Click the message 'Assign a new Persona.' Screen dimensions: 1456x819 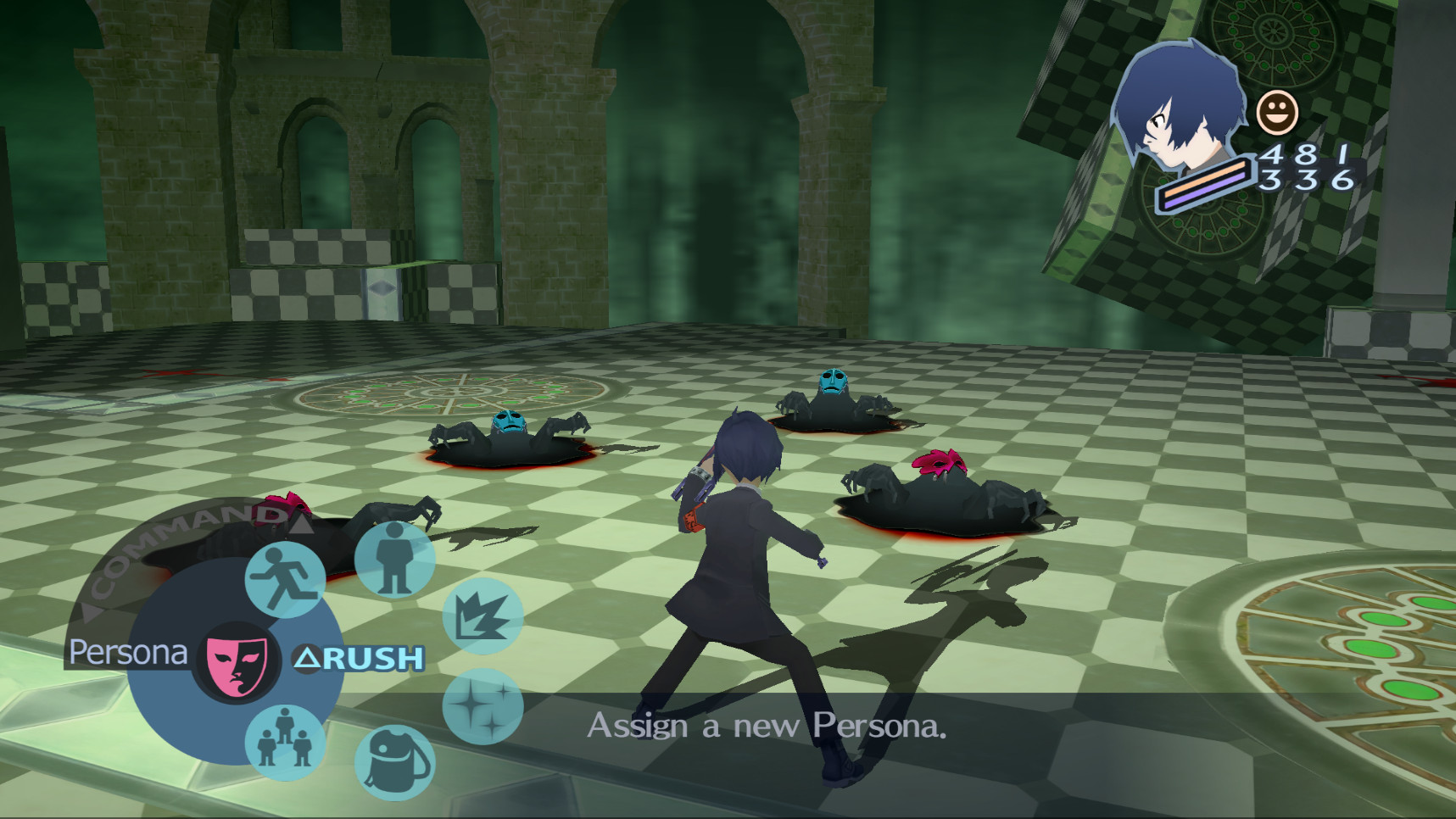tap(769, 727)
